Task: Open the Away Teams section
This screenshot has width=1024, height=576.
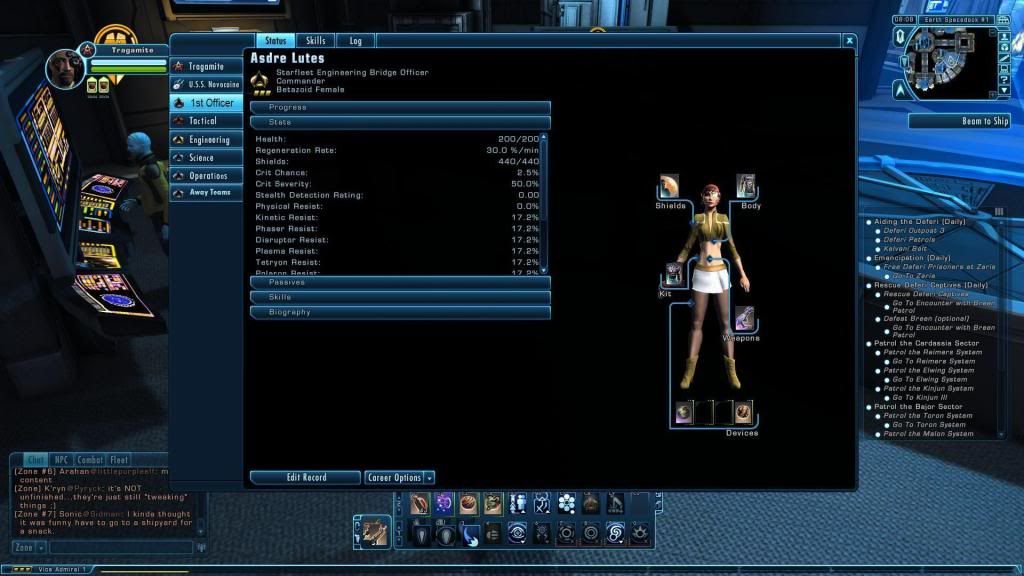Action: click(x=208, y=193)
